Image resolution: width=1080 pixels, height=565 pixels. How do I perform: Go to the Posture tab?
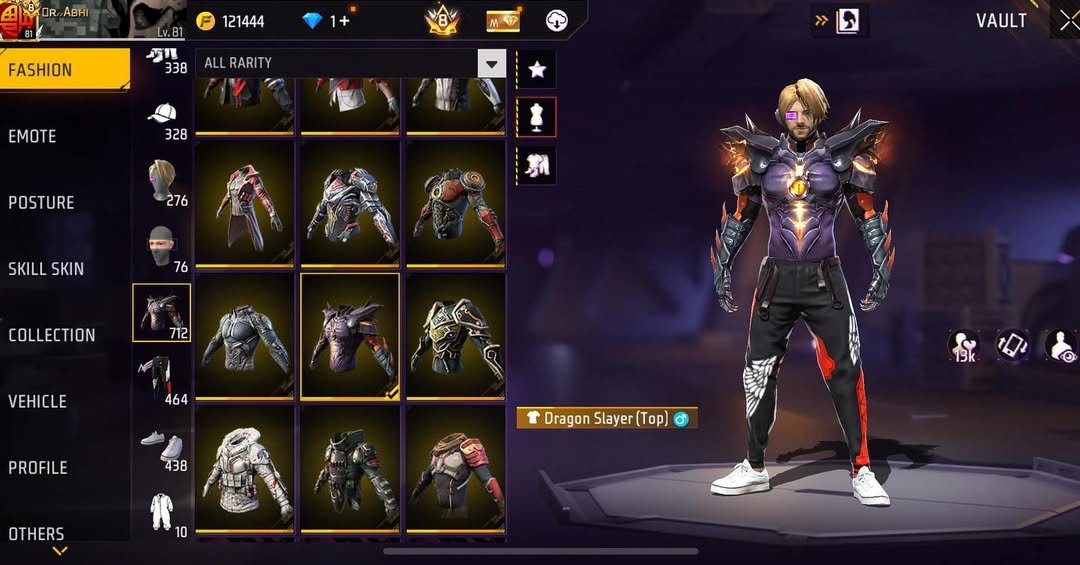41,202
